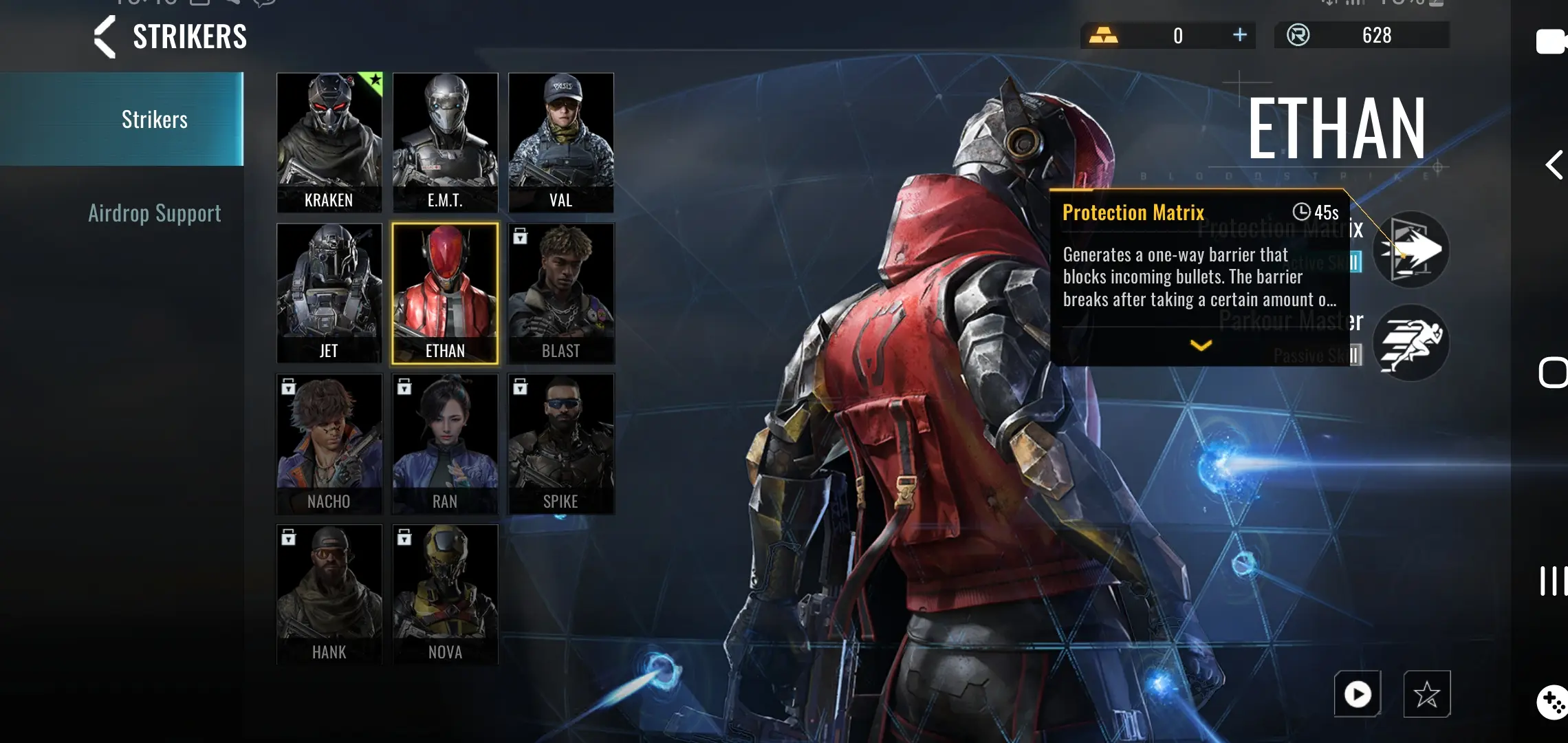Play the striker preview video

[x=1358, y=693]
